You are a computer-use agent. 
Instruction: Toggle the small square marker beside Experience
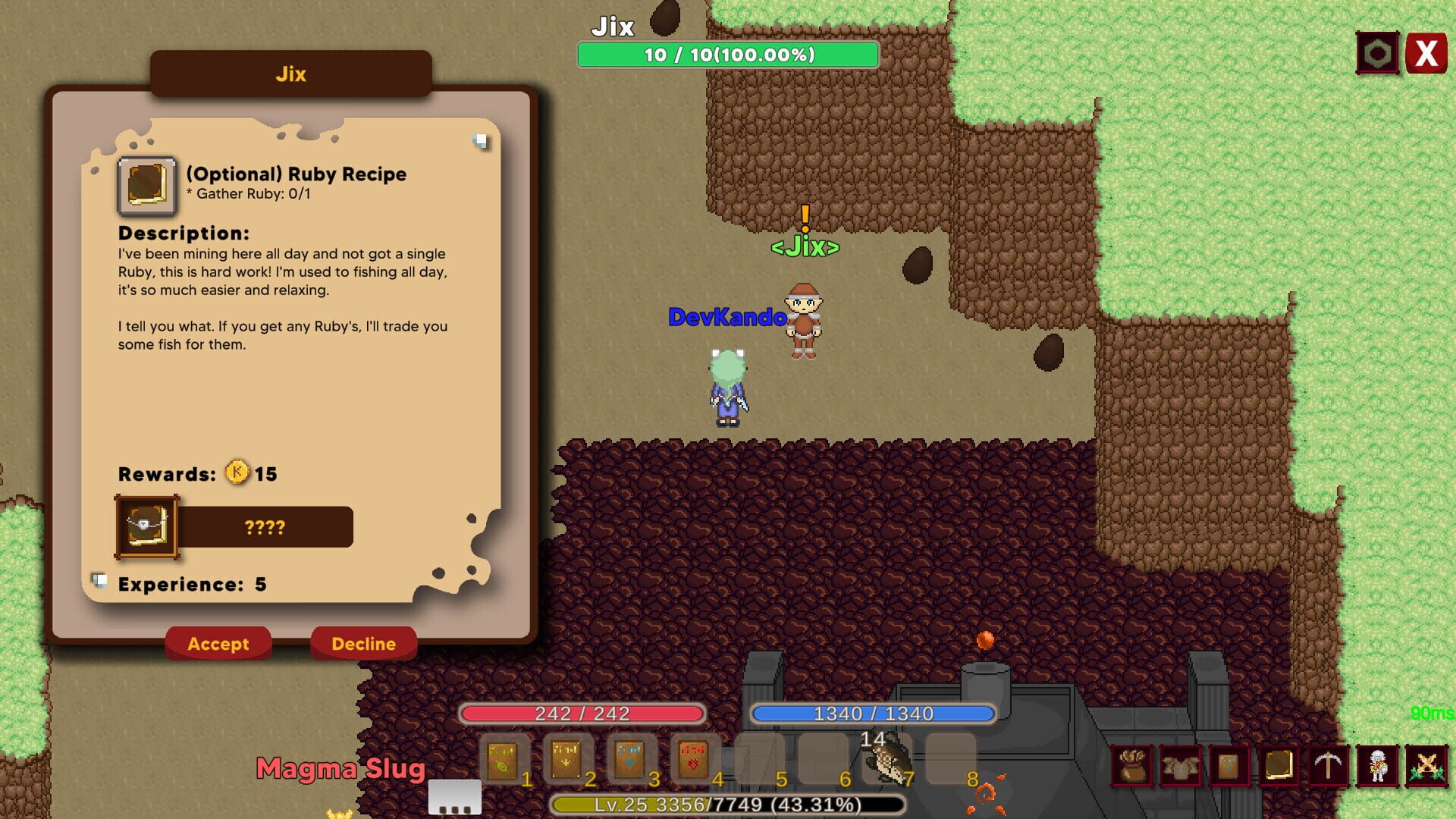point(99,578)
